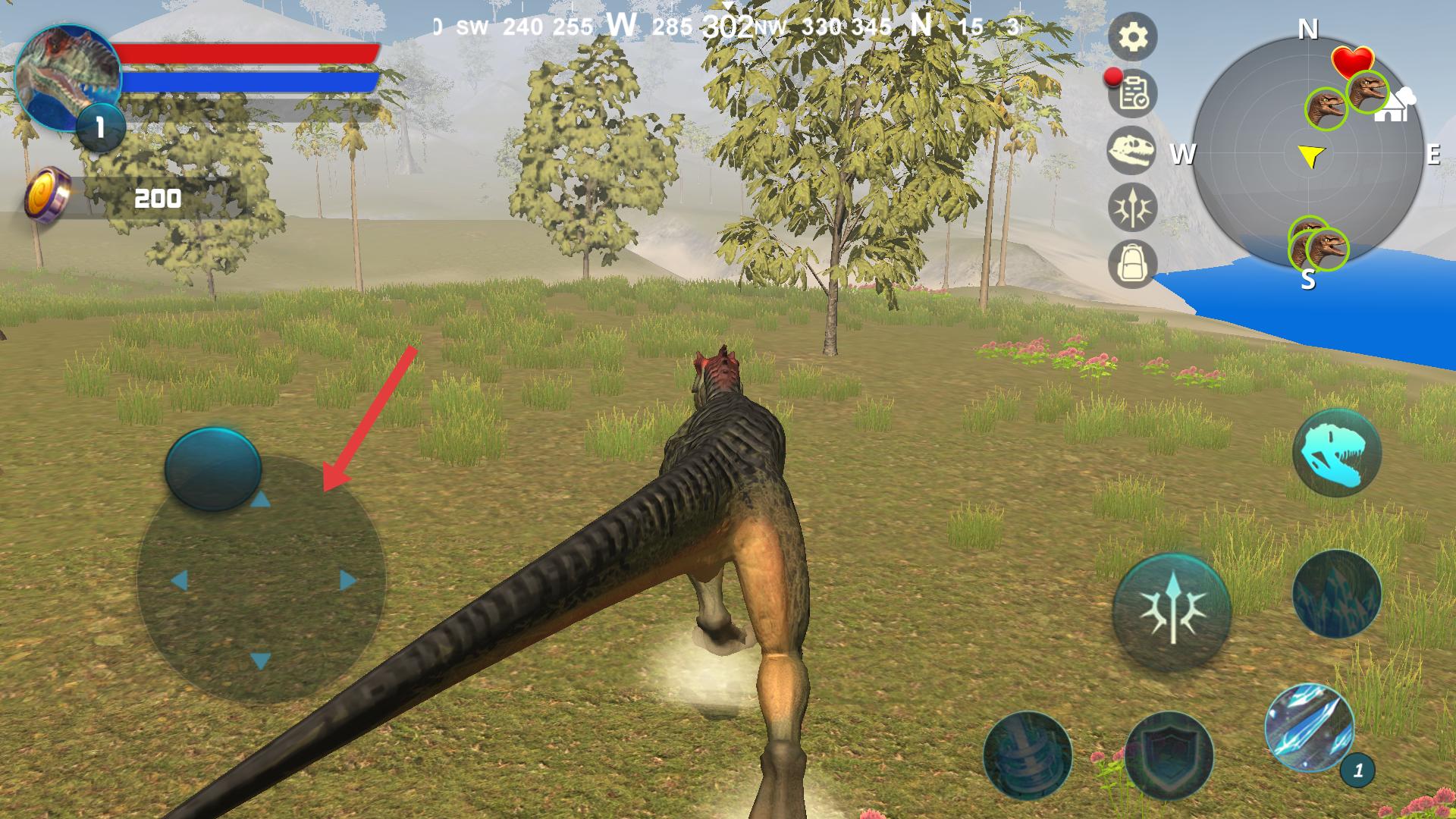Activate the large trident special attack

tap(1172, 611)
